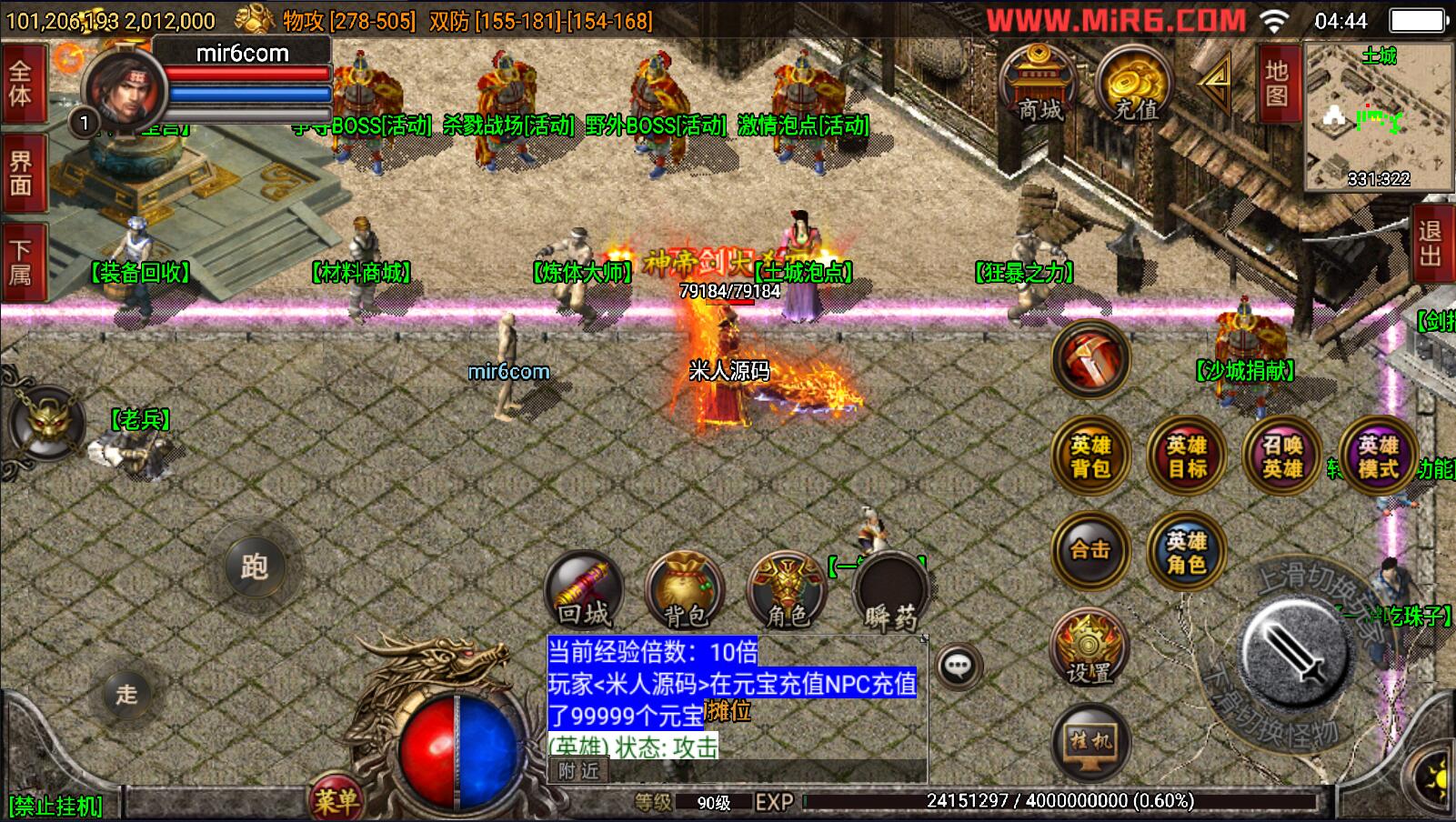Tap the 地图 map button
Viewport: 1456px width, 822px height.
(x=1276, y=83)
